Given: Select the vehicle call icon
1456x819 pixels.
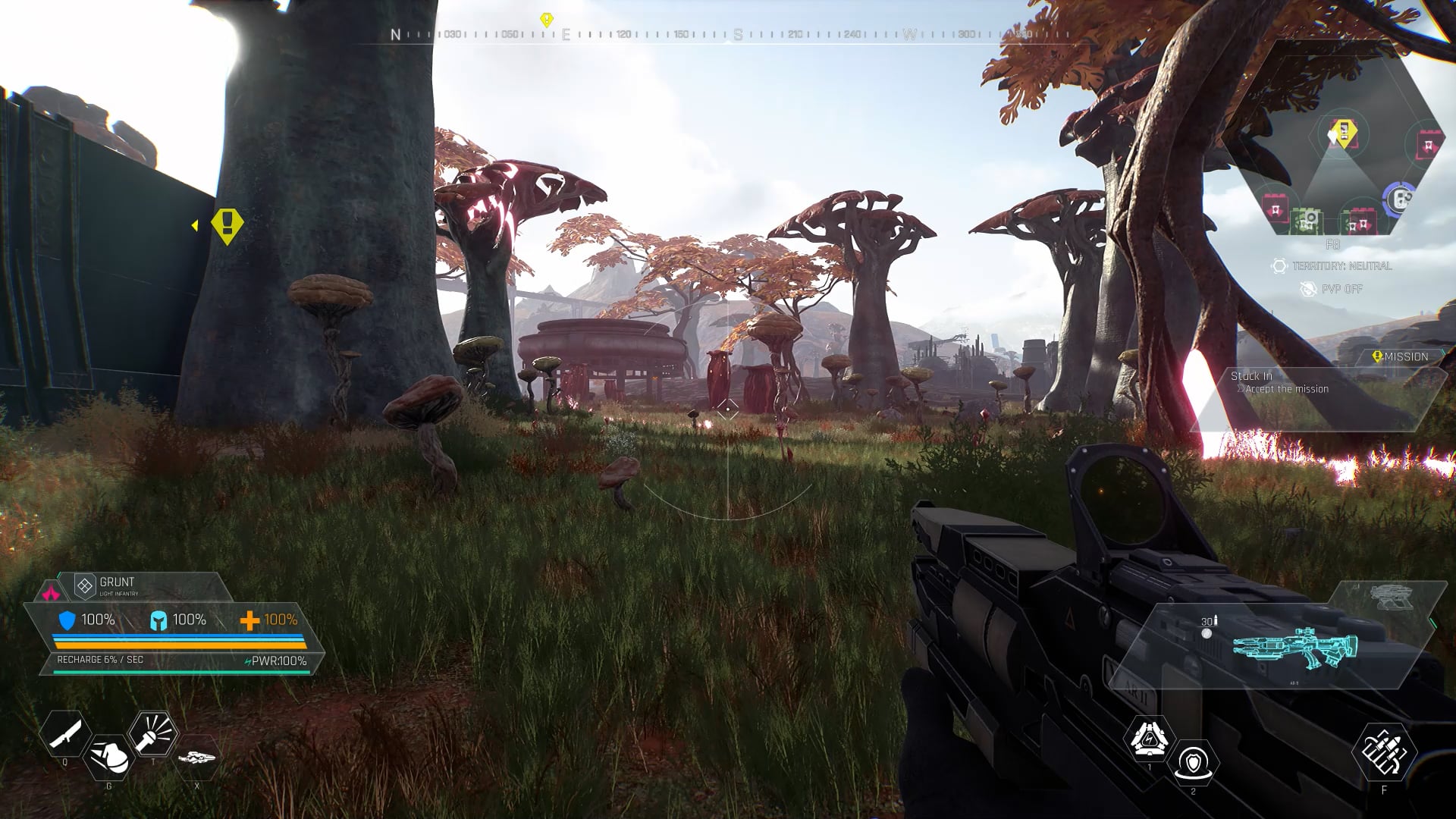Looking at the screenshot, I should click(197, 757).
